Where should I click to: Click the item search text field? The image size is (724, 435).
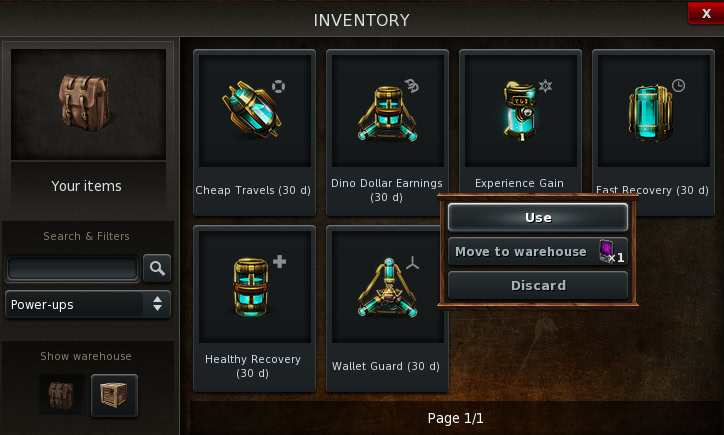click(72, 268)
